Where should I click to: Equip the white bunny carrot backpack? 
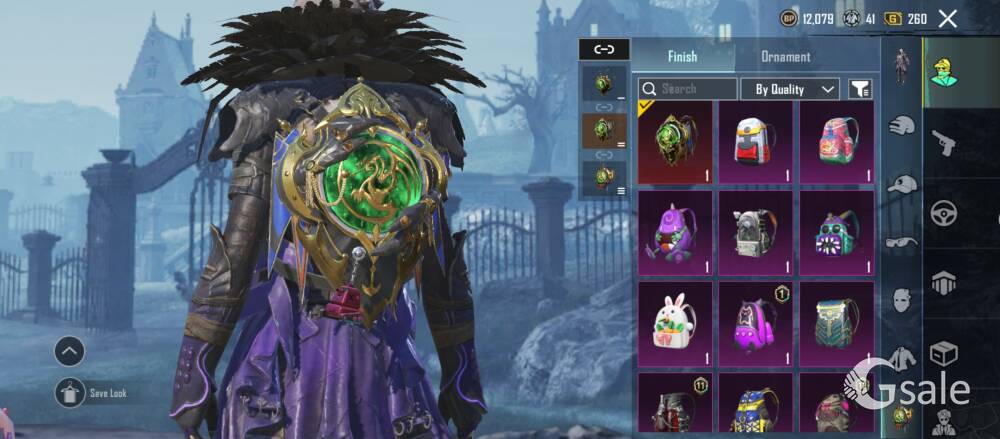pos(675,322)
